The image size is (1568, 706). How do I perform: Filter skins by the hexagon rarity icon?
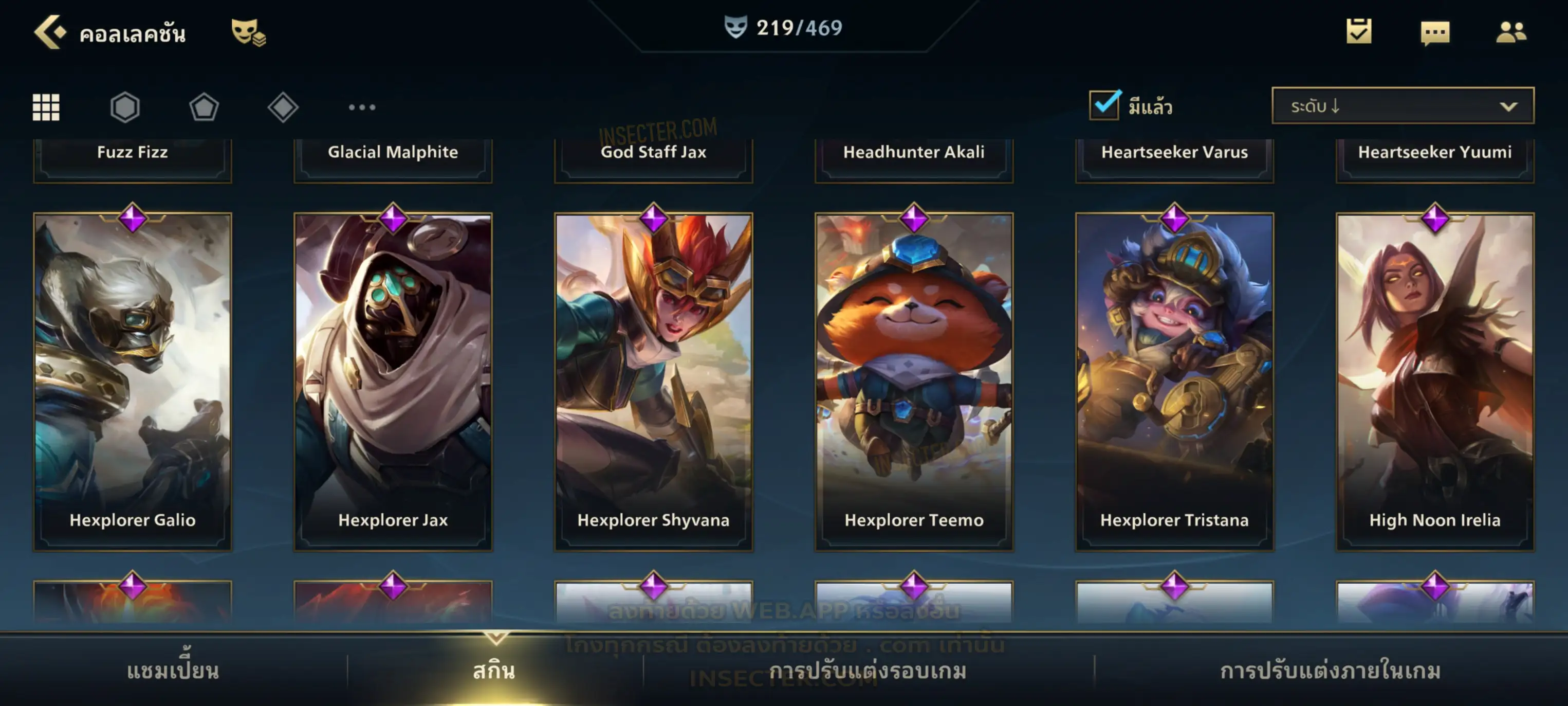pyautogui.click(x=125, y=107)
